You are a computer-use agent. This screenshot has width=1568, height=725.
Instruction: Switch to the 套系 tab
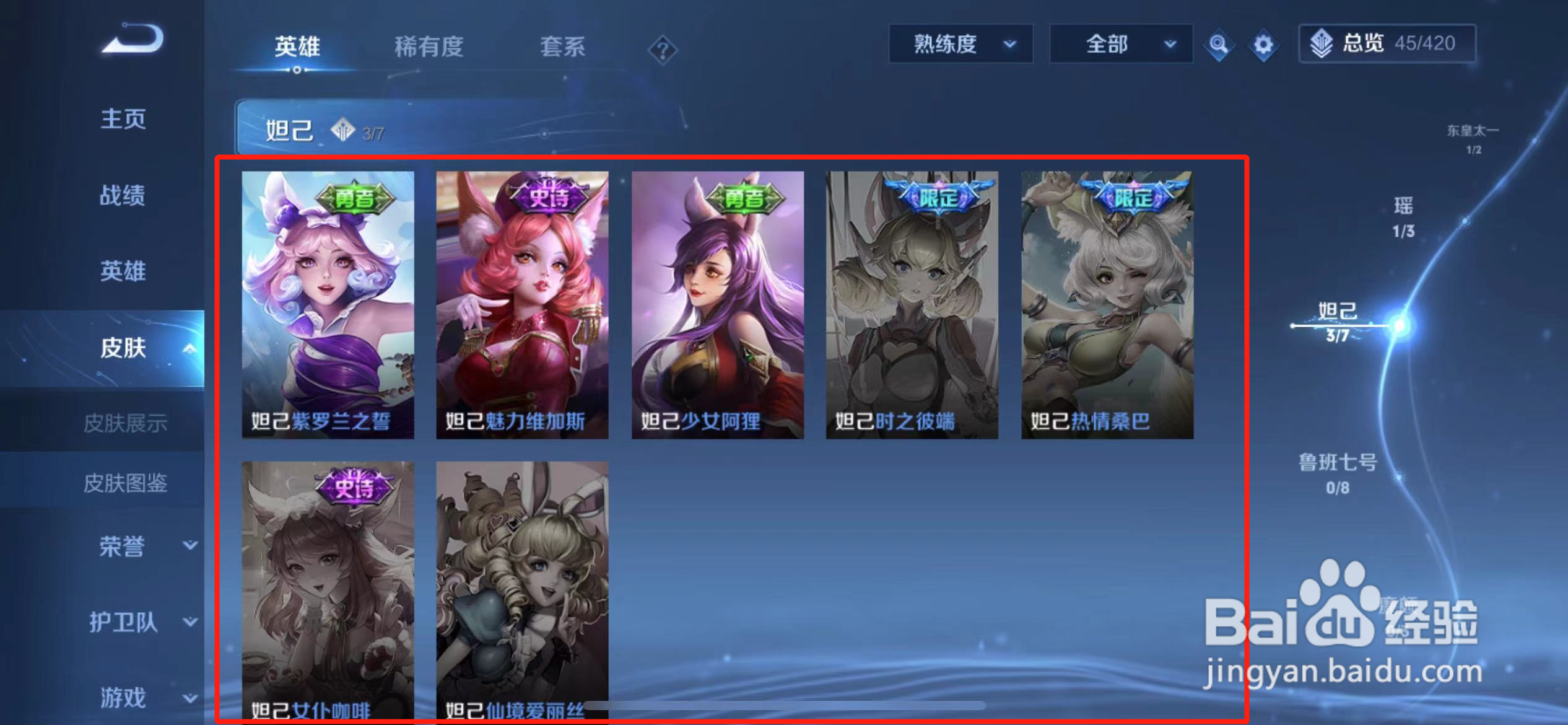561,48
